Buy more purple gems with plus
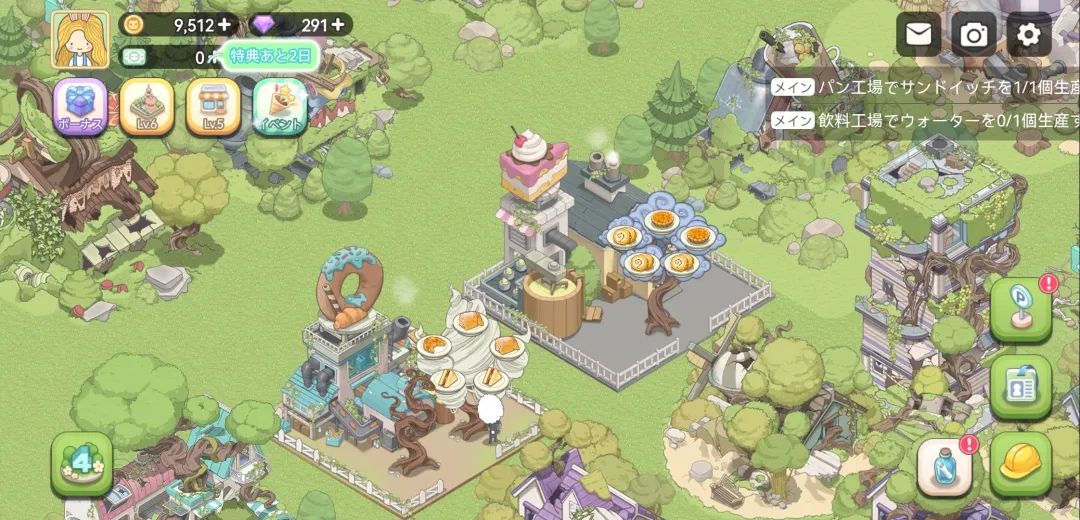 337,24
